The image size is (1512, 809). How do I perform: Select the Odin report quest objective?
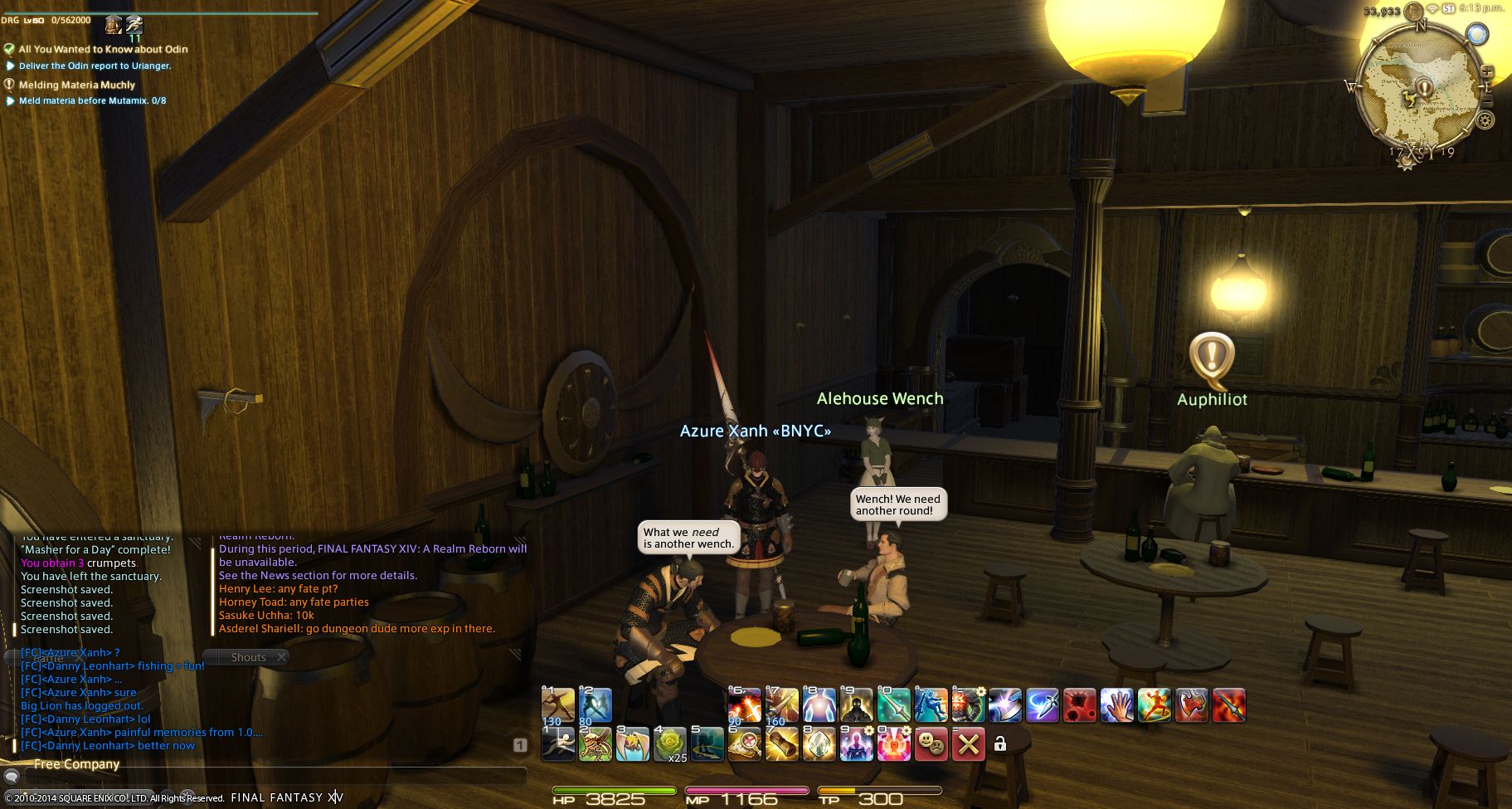pos(95,66)
